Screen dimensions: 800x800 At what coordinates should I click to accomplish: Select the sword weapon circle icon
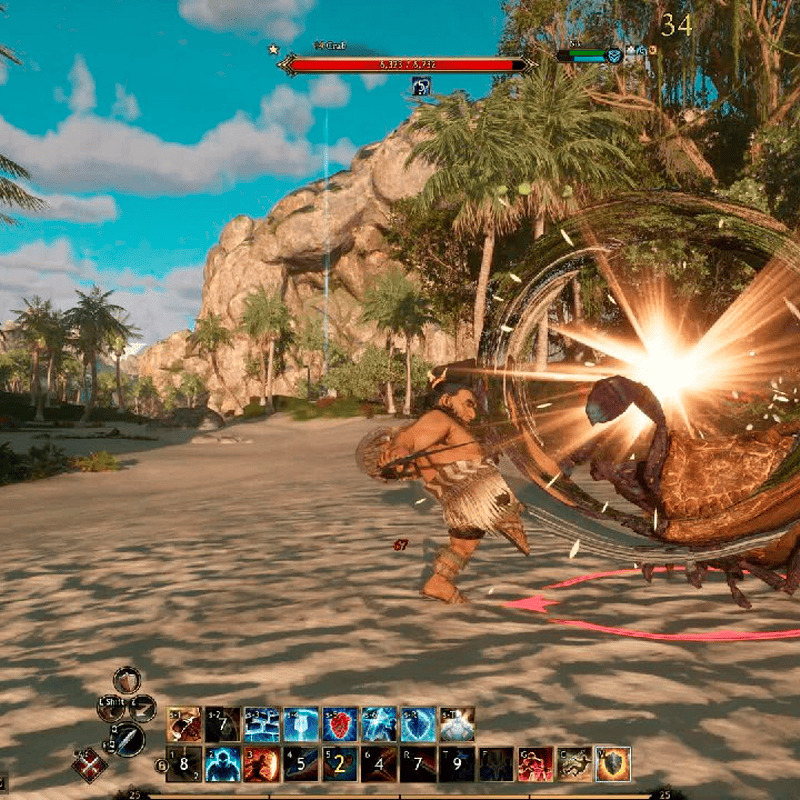[x=127, y=739]
